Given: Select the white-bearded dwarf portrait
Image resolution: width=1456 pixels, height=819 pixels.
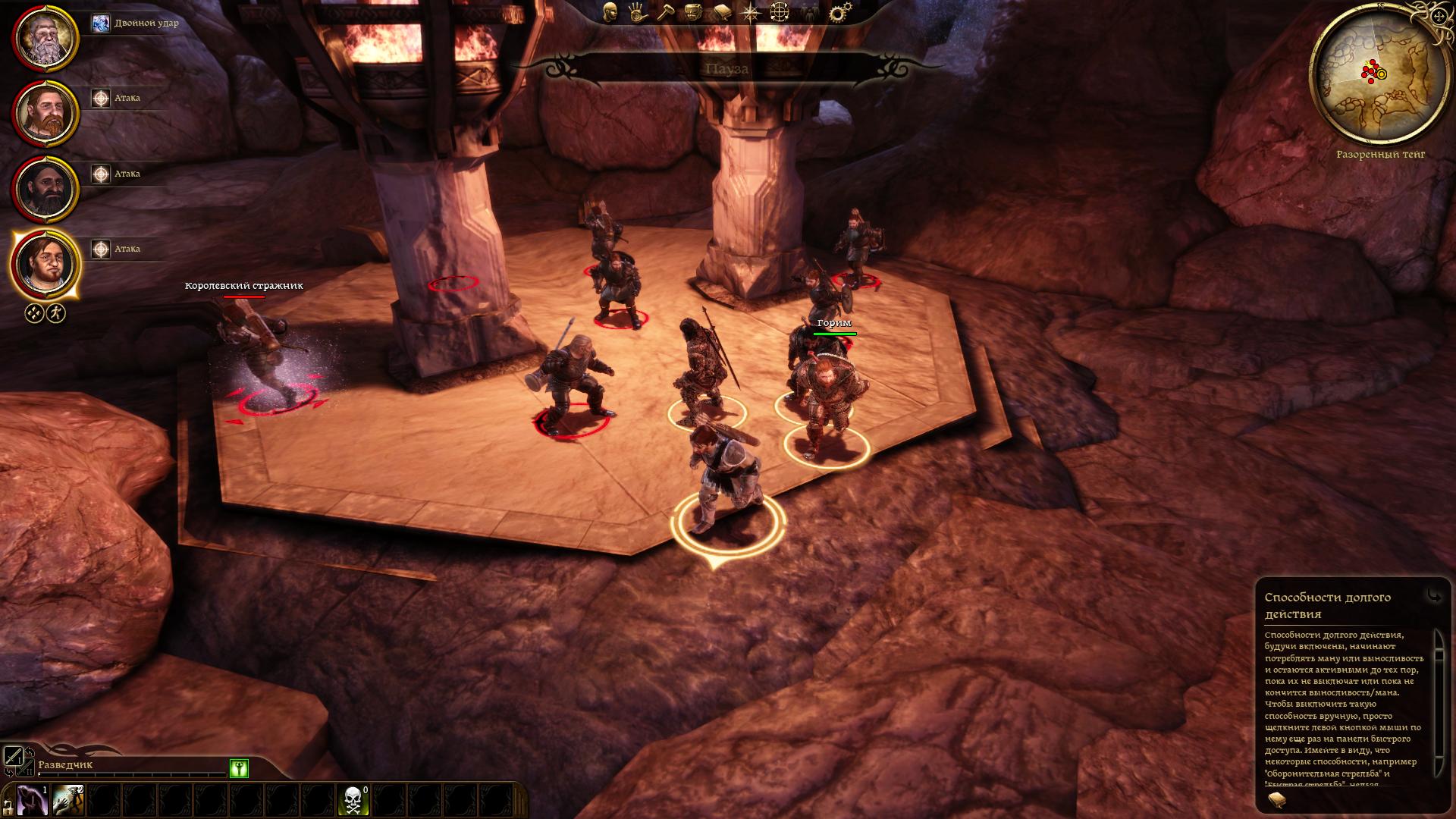Looking at the screenshot, I should click(45, 37).
